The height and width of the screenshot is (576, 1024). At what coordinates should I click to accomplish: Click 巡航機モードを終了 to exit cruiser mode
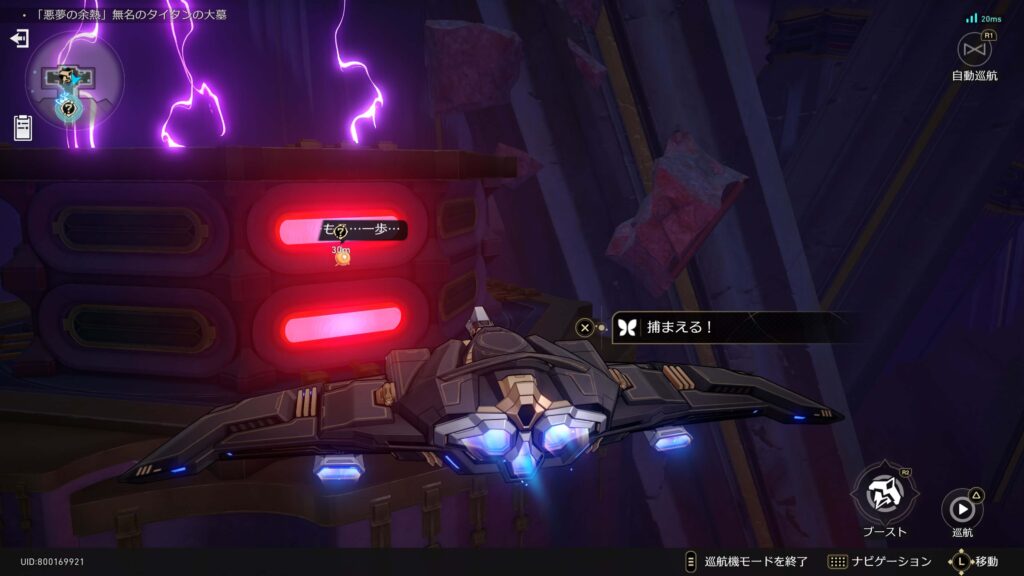[x=745, y=561]
